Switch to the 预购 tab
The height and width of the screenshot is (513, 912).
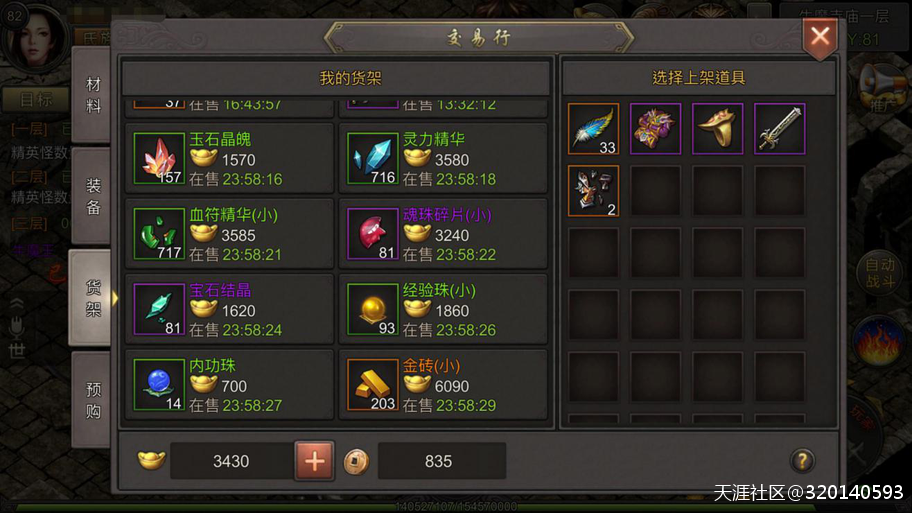click(x=93, y=397)
